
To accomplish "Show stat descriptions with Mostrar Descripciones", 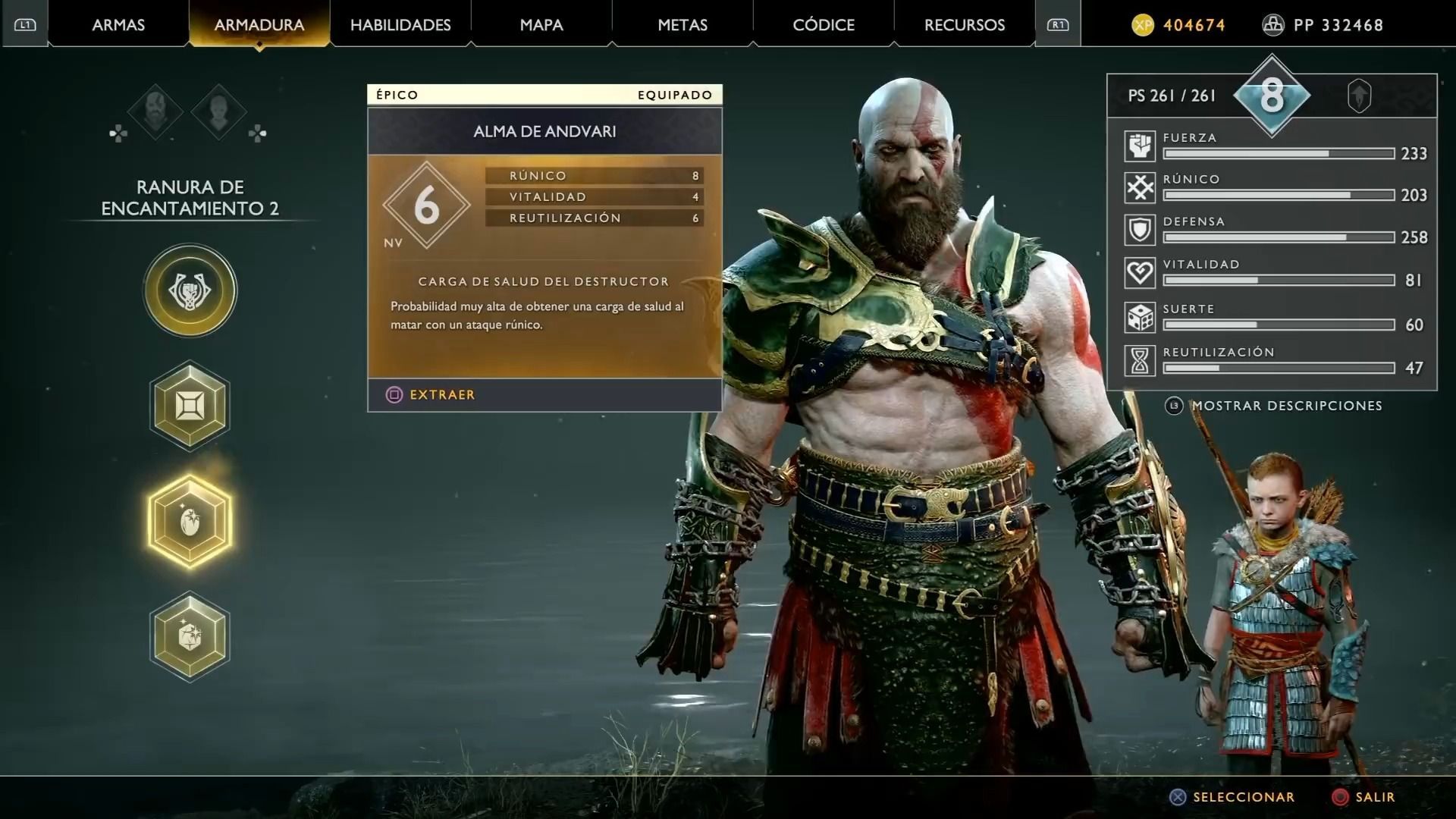I will 1286,406.
